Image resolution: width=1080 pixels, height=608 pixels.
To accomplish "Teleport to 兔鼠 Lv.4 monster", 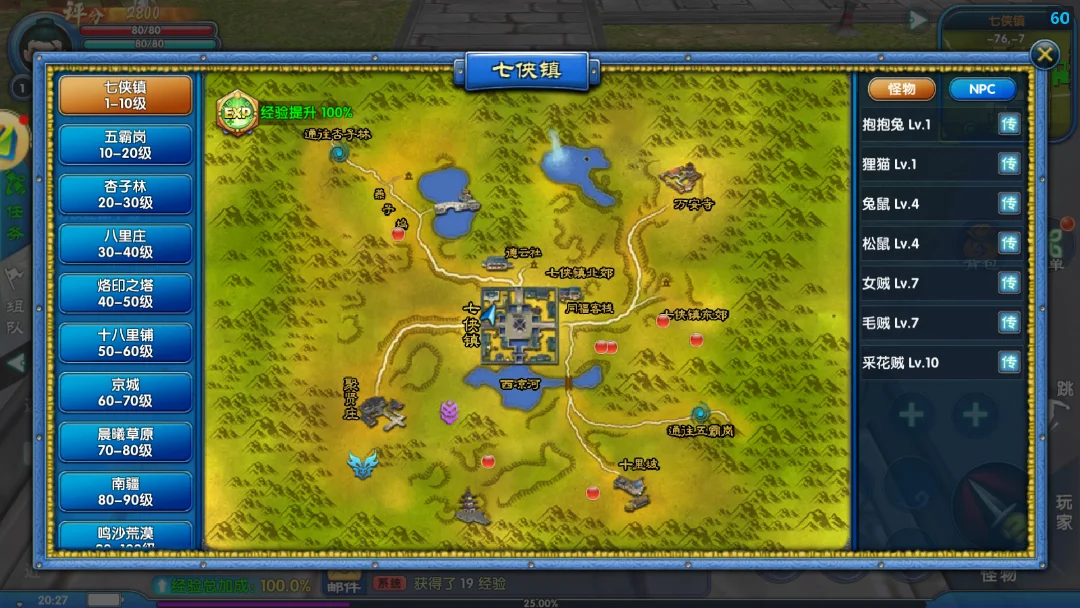I will (x=1009, y=204).
